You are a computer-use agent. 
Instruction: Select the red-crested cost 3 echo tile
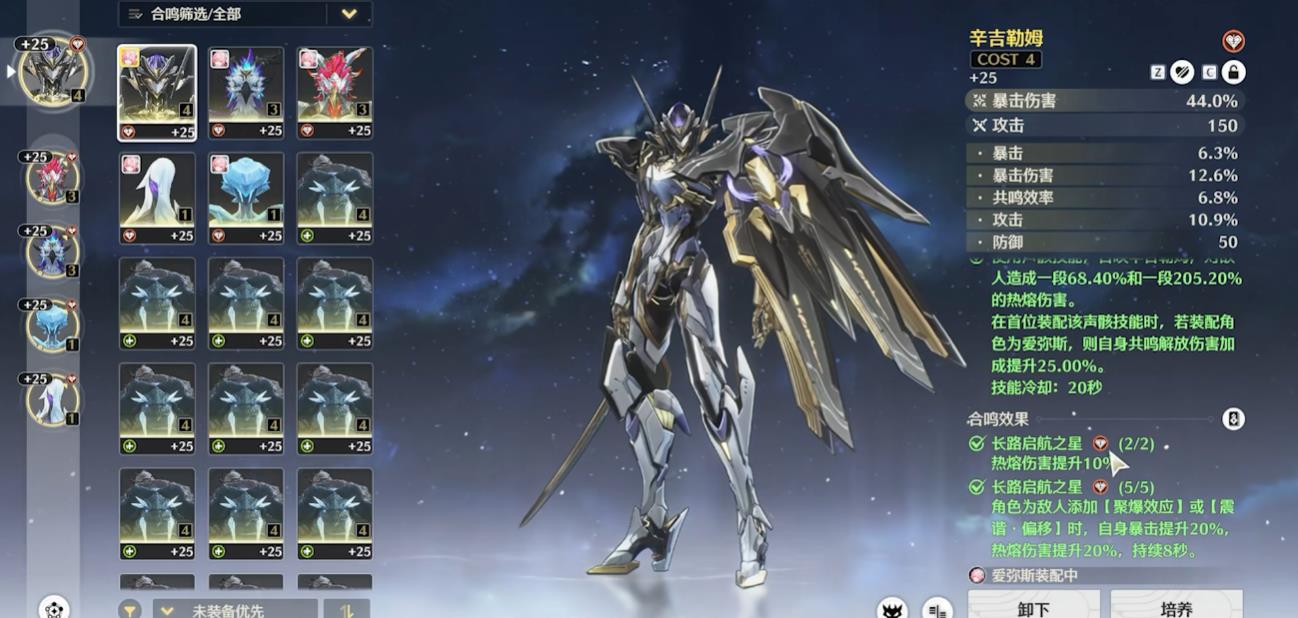coord(335,92)
